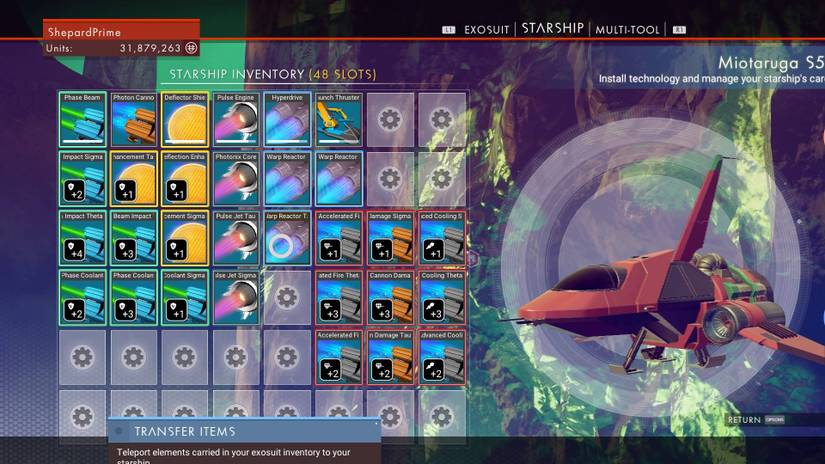This screenshot has width=825, height=464.
Task: Select the Cannon Damage Tau +2 slot
Action: pyautogui.click(x=391, y=356)
